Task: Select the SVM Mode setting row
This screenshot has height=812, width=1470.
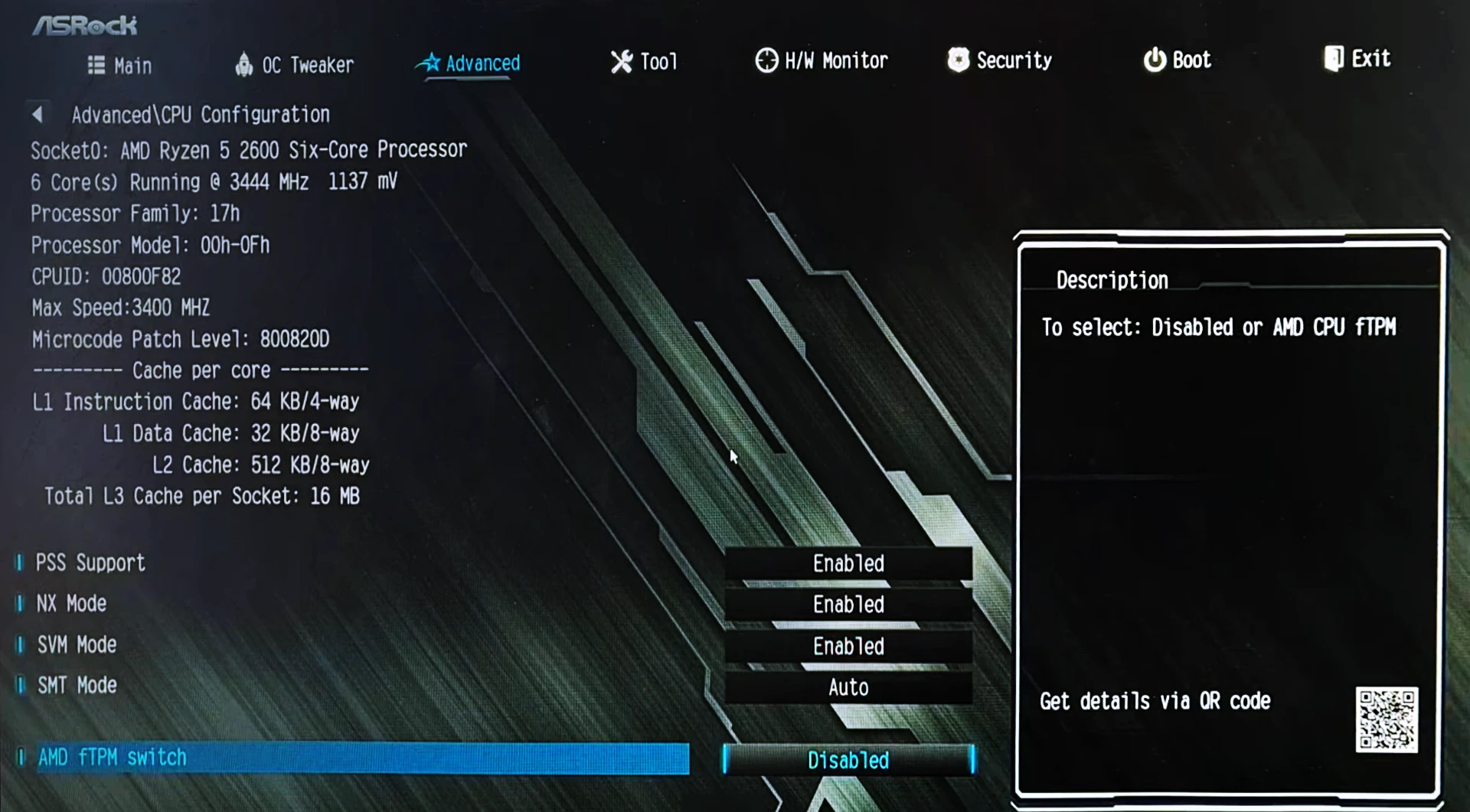Action: click(77, 645)
